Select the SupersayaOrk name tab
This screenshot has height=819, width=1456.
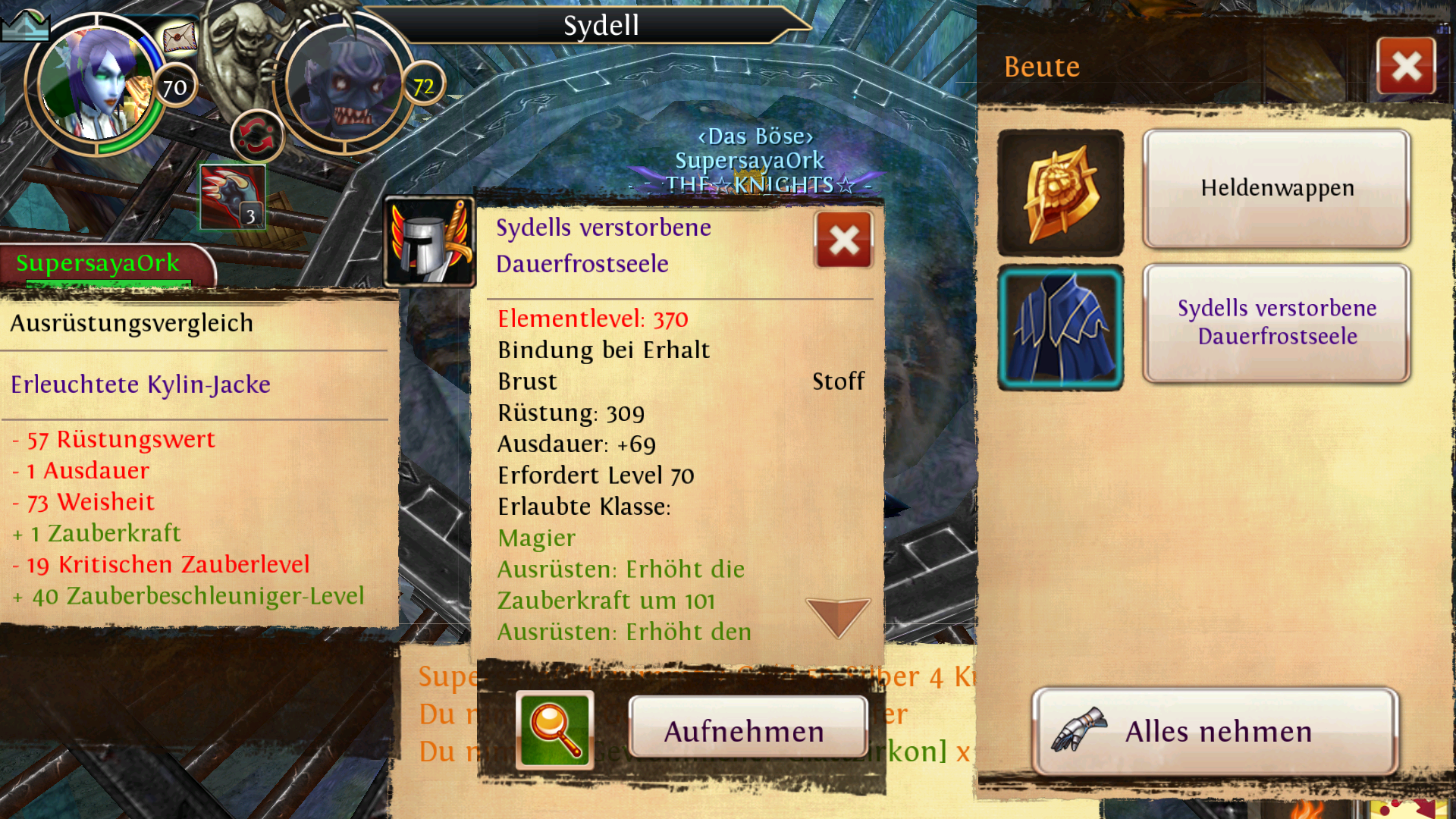click(x=99, y=263)
